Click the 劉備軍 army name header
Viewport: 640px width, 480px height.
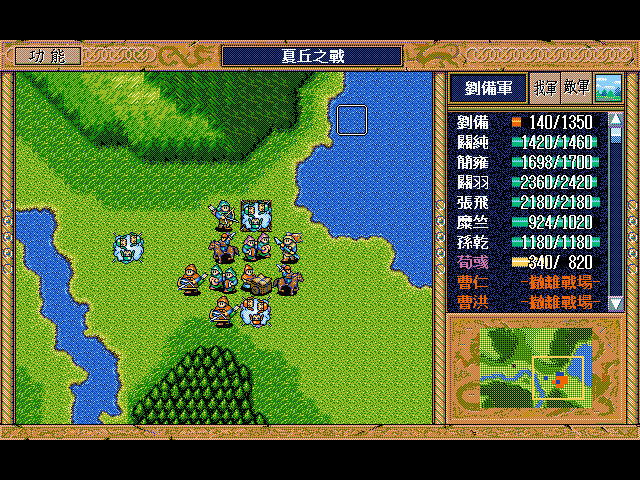click(487, 89)
